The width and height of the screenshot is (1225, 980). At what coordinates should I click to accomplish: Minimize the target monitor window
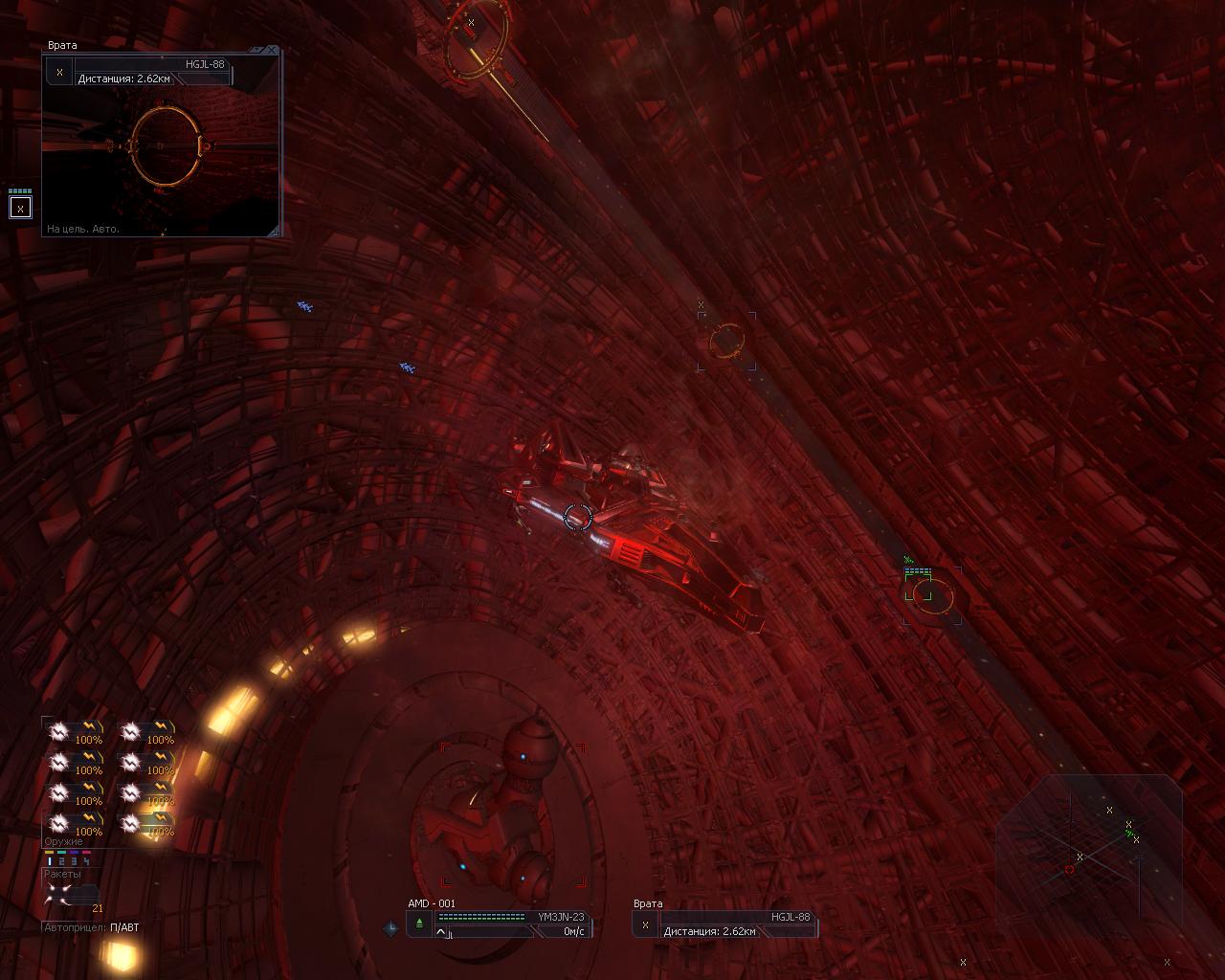click(x=258, y=50)
